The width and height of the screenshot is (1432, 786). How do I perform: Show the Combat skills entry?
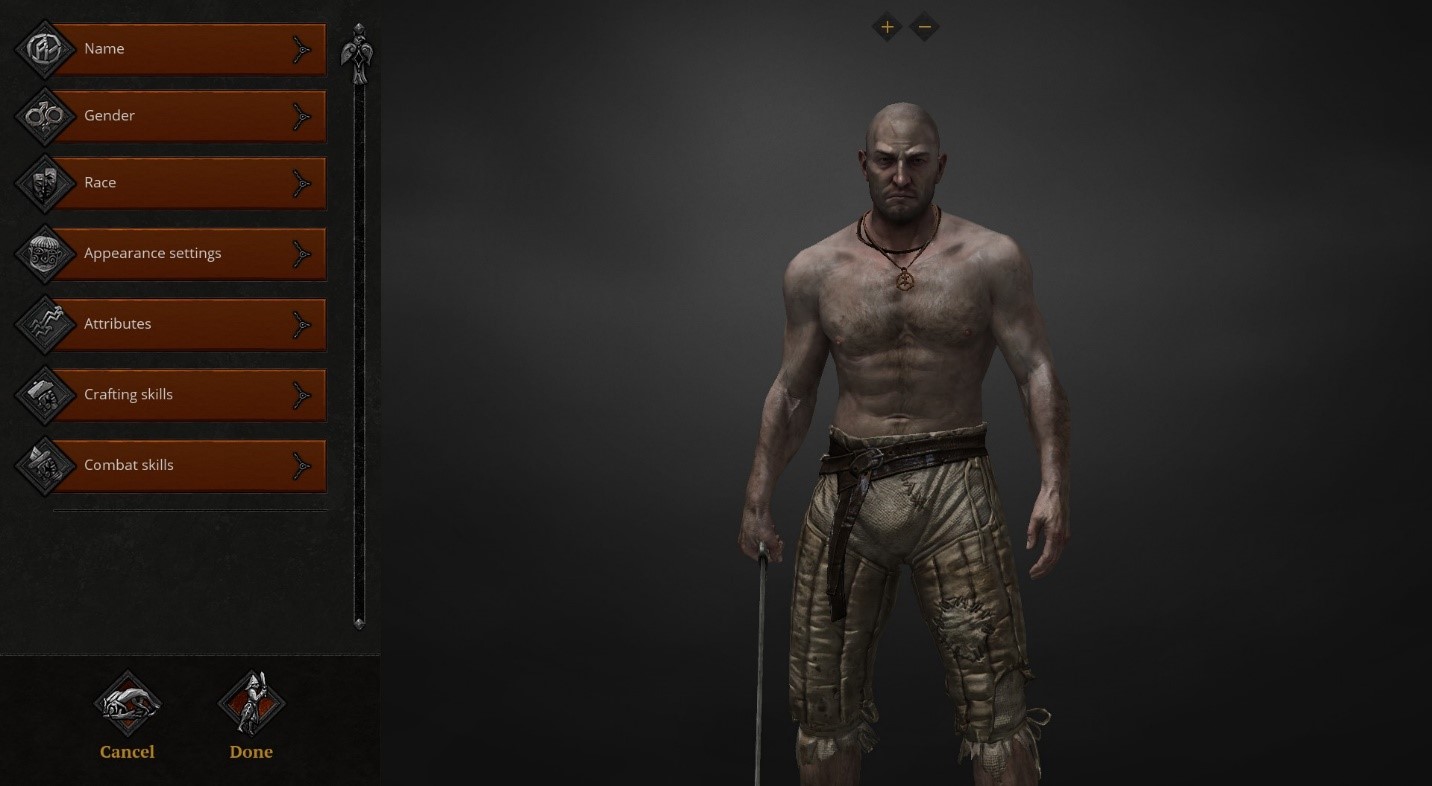[x=188, y=465]
